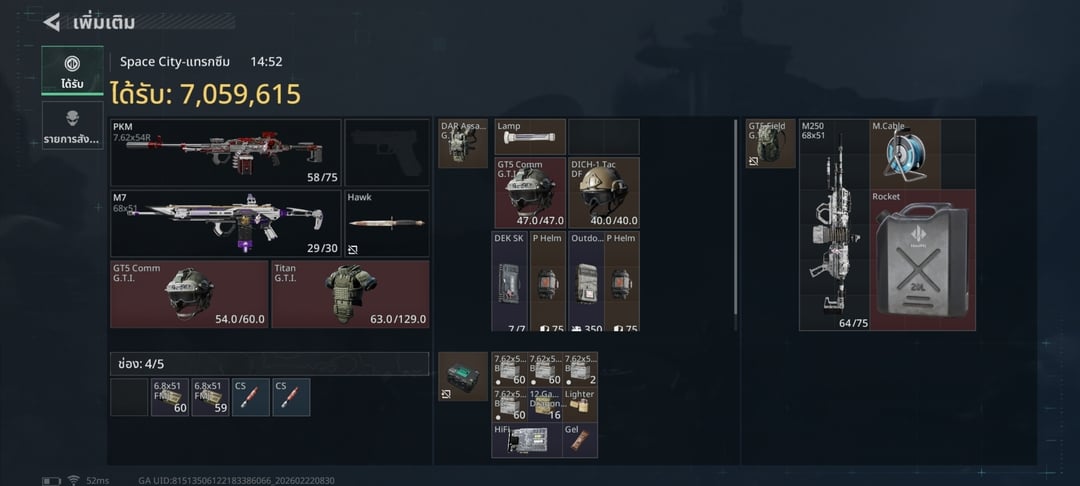This screenshot has width=1080, height=486.
Task: Choose the GT5 Field backpack
Action: point(771,143)
